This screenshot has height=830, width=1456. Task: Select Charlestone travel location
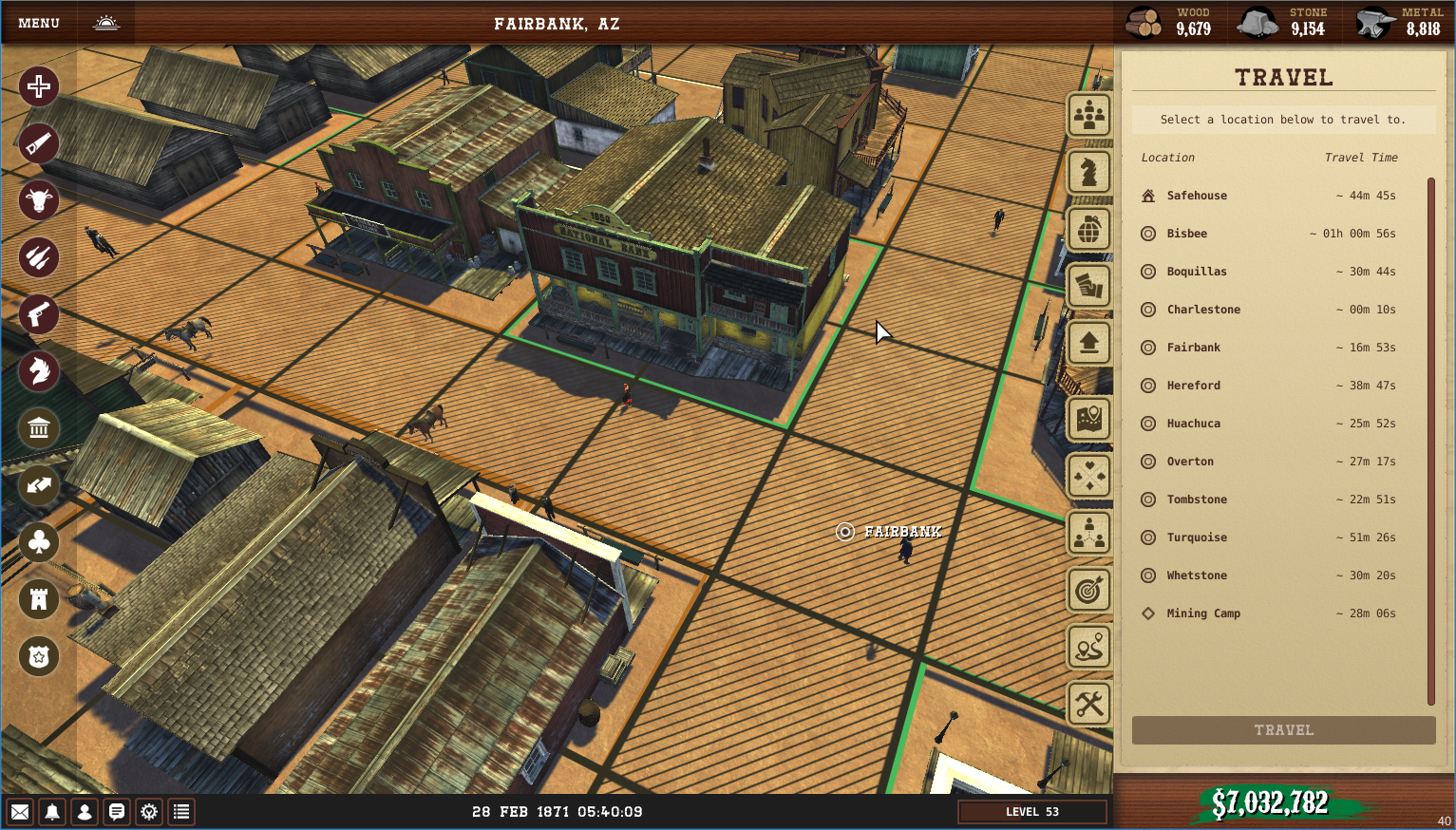pos(1202,310)
